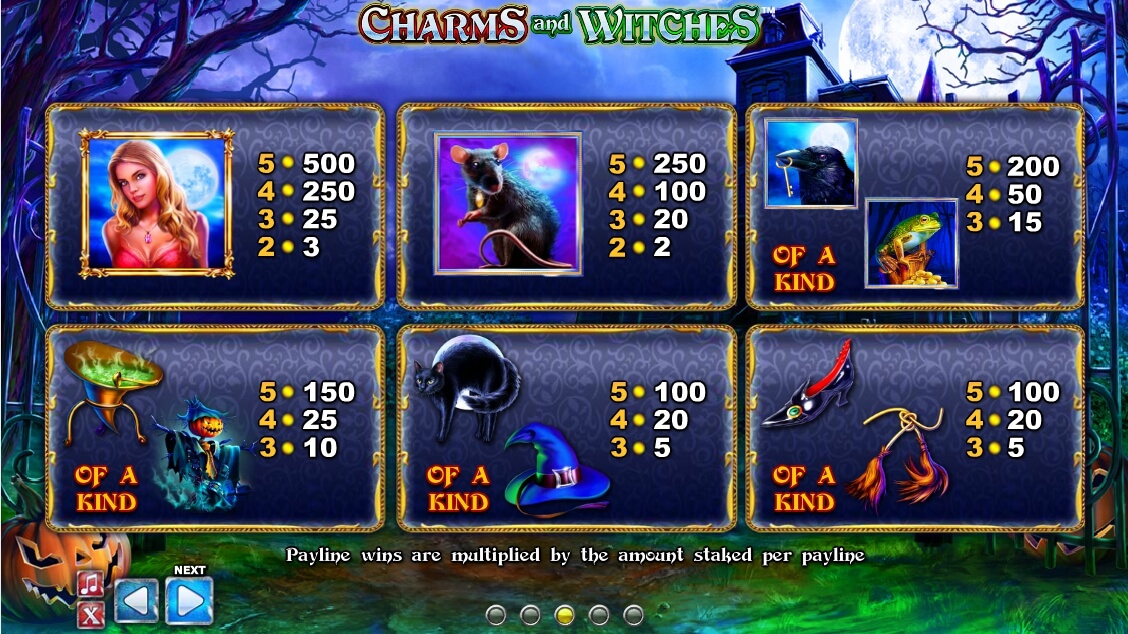Jump to the last page indicator dot
This screenshot has width=1128, height=634.
[633, 614]
